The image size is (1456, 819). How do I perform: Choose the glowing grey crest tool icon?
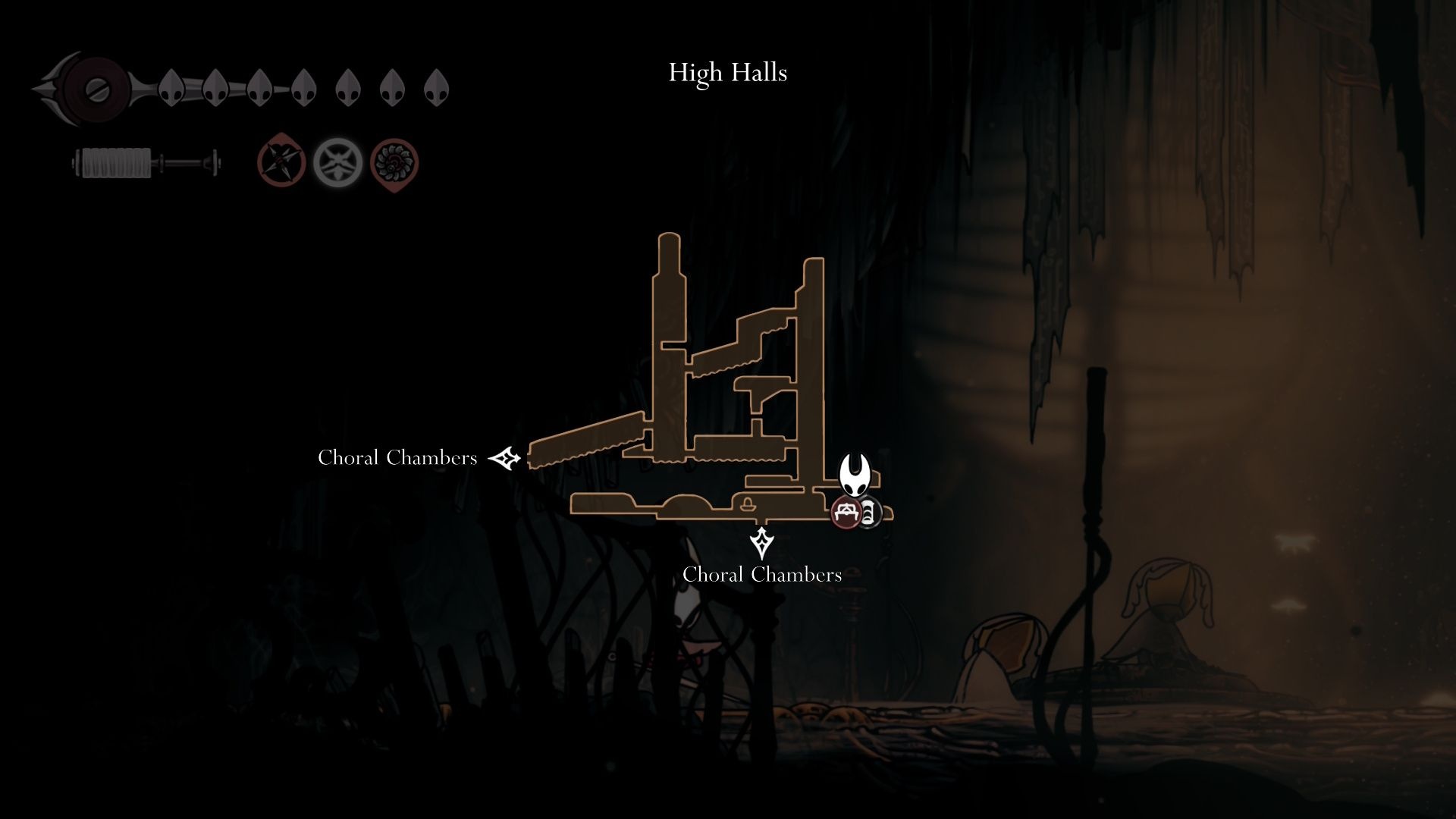point(338,162)
